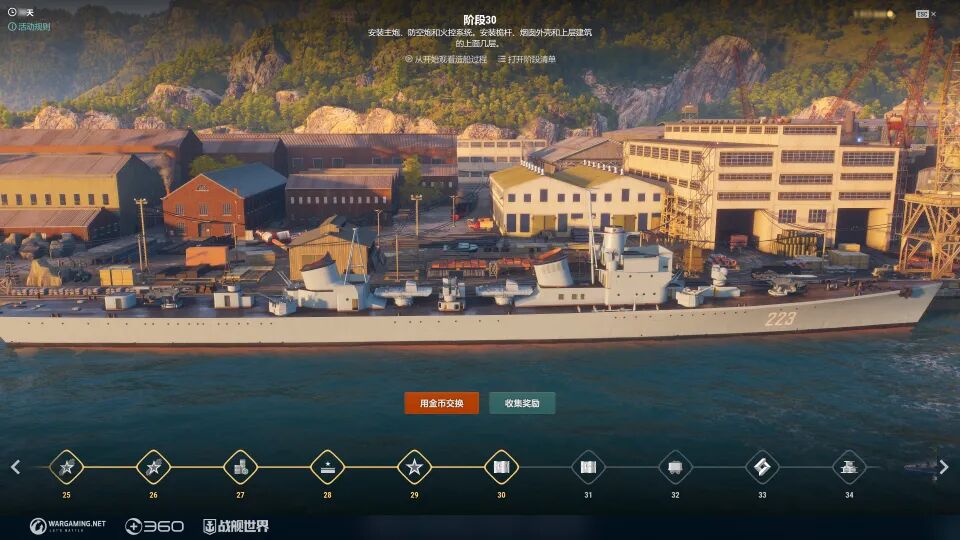Select stage 29 star marker

[414, 467]
